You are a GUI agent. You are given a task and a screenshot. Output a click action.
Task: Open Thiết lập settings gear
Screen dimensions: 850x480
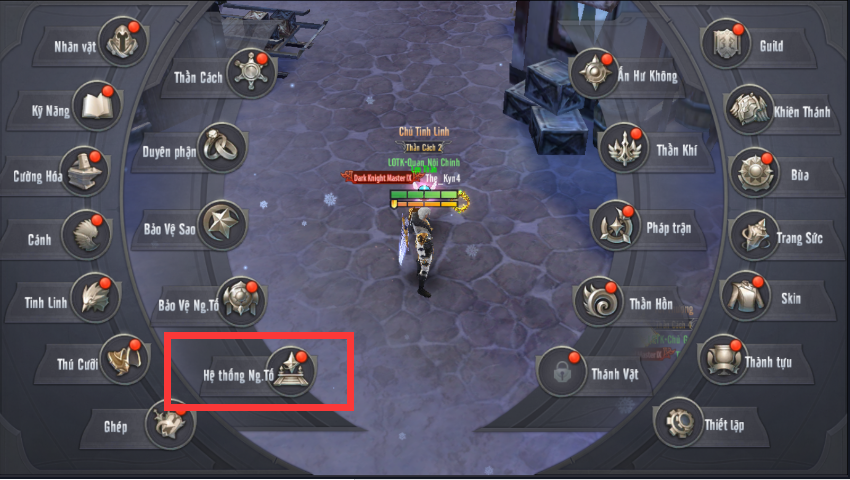pos(678,423)
